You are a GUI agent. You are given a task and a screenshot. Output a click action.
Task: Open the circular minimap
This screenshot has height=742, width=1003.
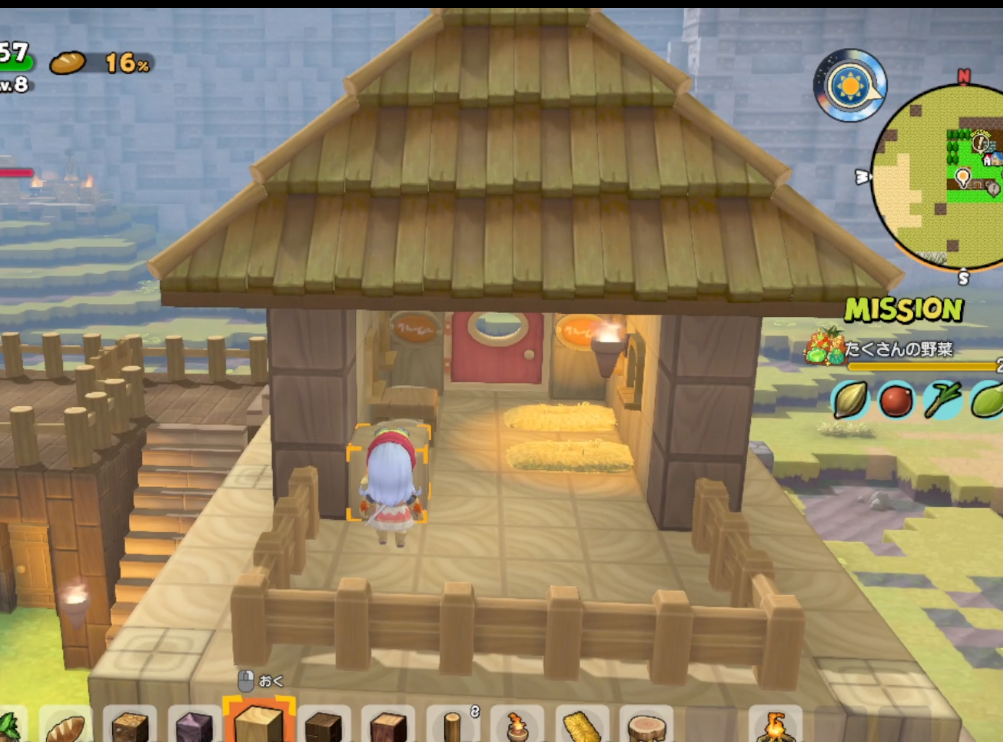click(940, 177)
